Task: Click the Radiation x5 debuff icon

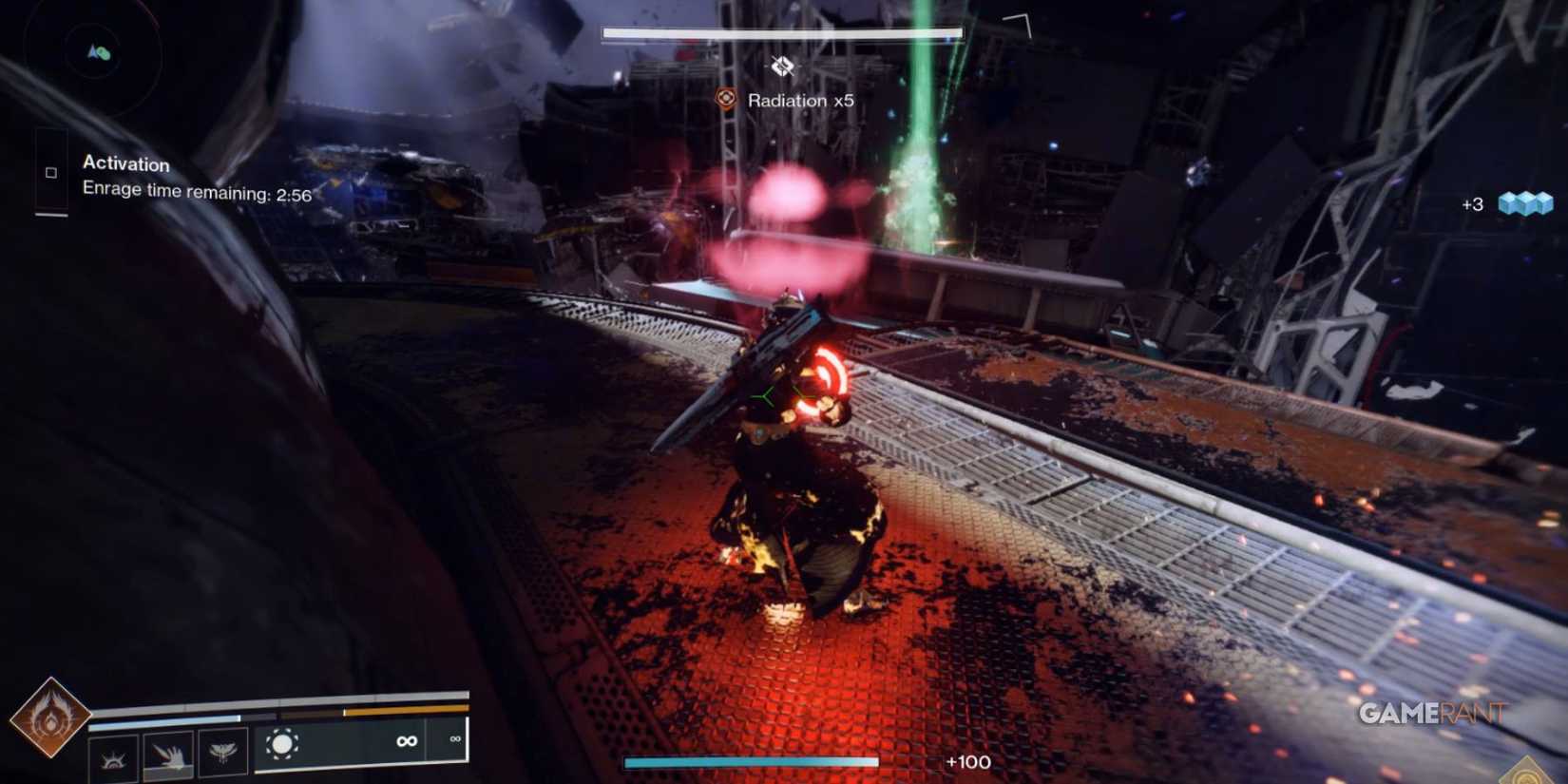Action: (726, 98)
